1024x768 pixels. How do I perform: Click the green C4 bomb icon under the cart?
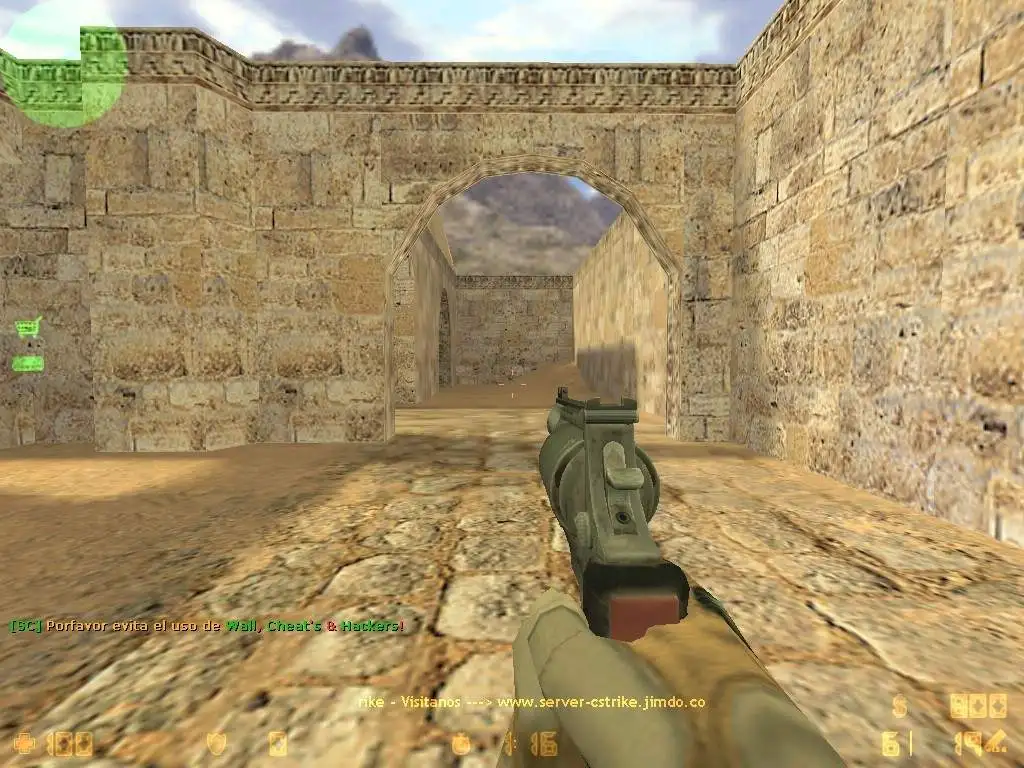28,364
